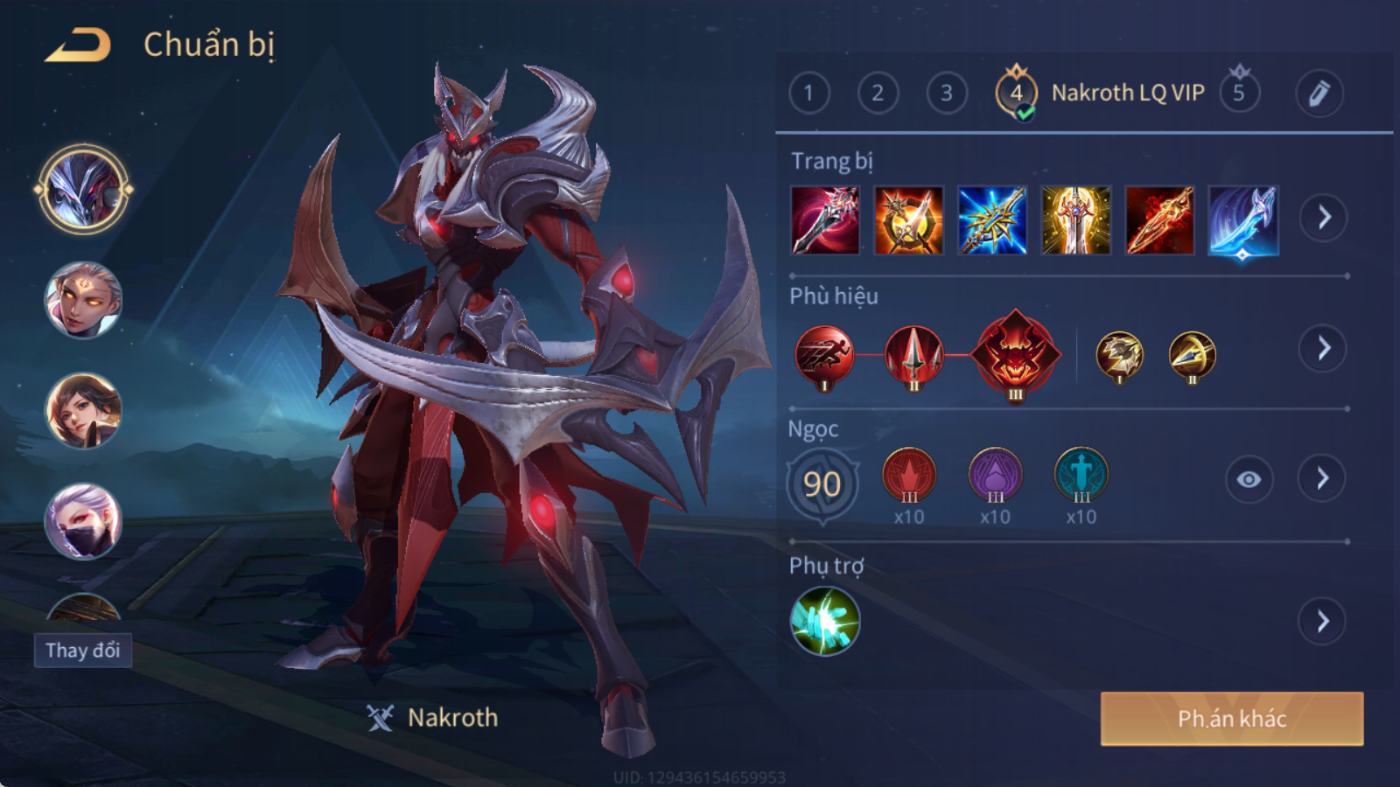Select the blue curved blade equipment item
This screenshot has height=787, width=1400.
(x=1243, y=220)
